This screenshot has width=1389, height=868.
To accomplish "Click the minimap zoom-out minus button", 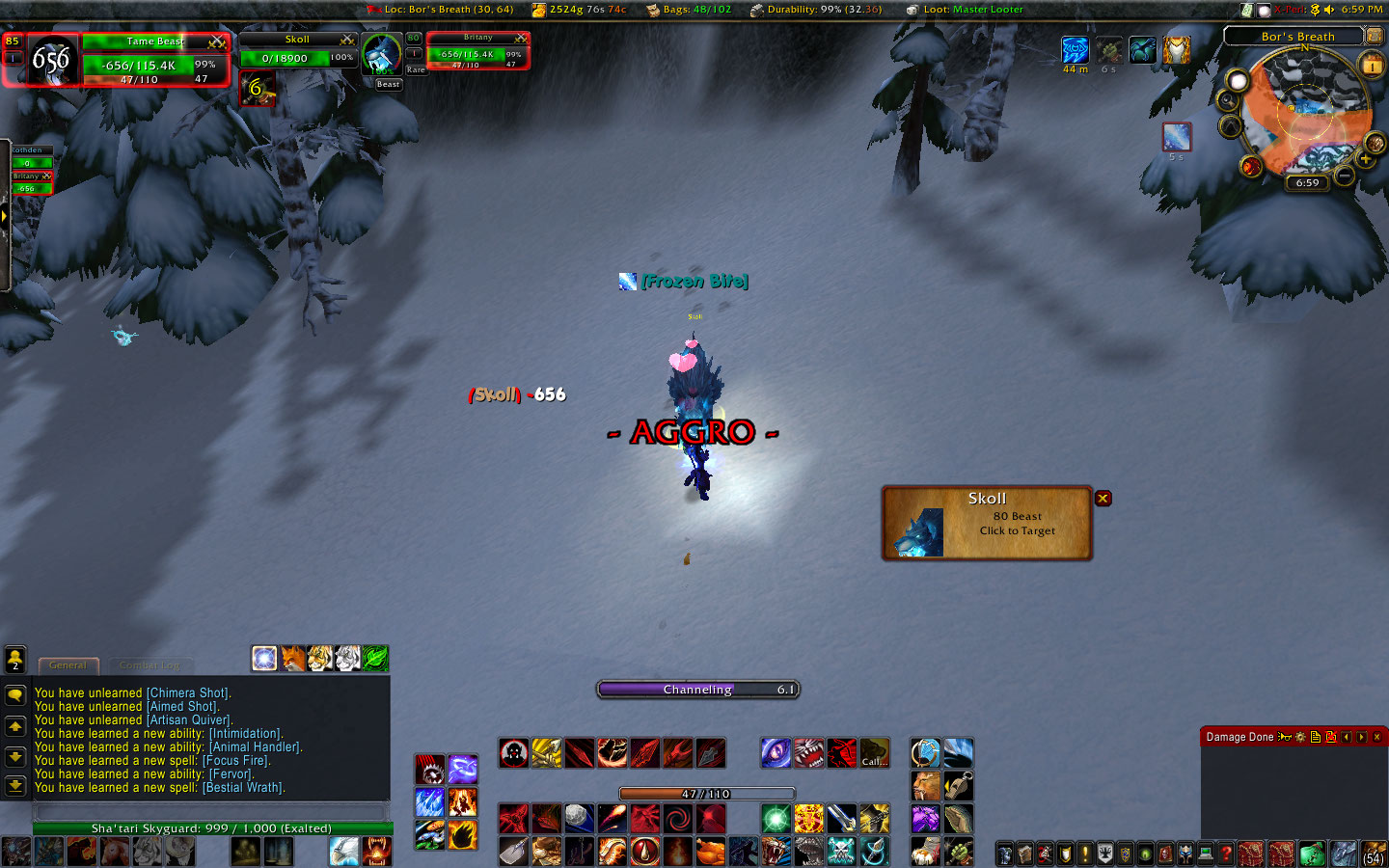I will (x=1343, y=176).
